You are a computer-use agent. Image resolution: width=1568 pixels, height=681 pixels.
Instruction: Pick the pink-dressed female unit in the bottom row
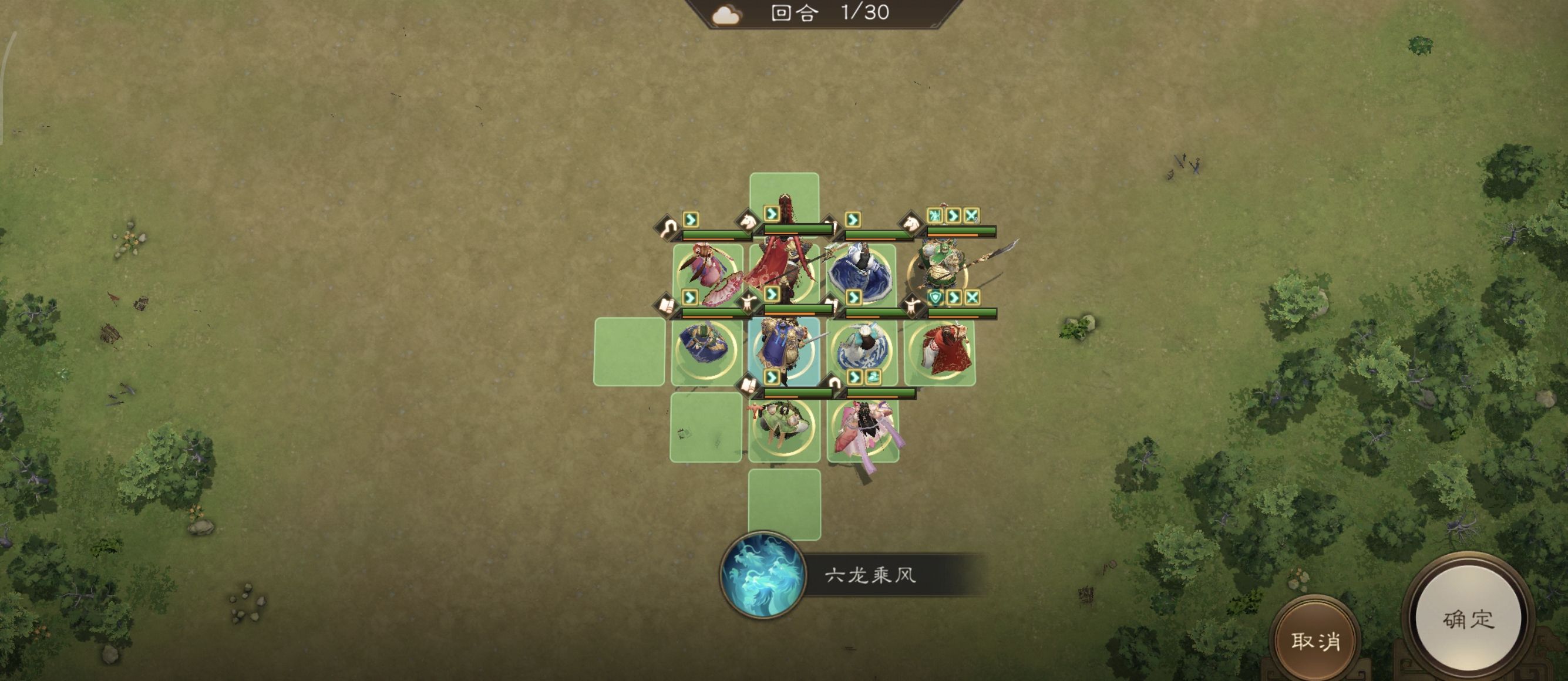pyautogui.click(x=863, y=428)
